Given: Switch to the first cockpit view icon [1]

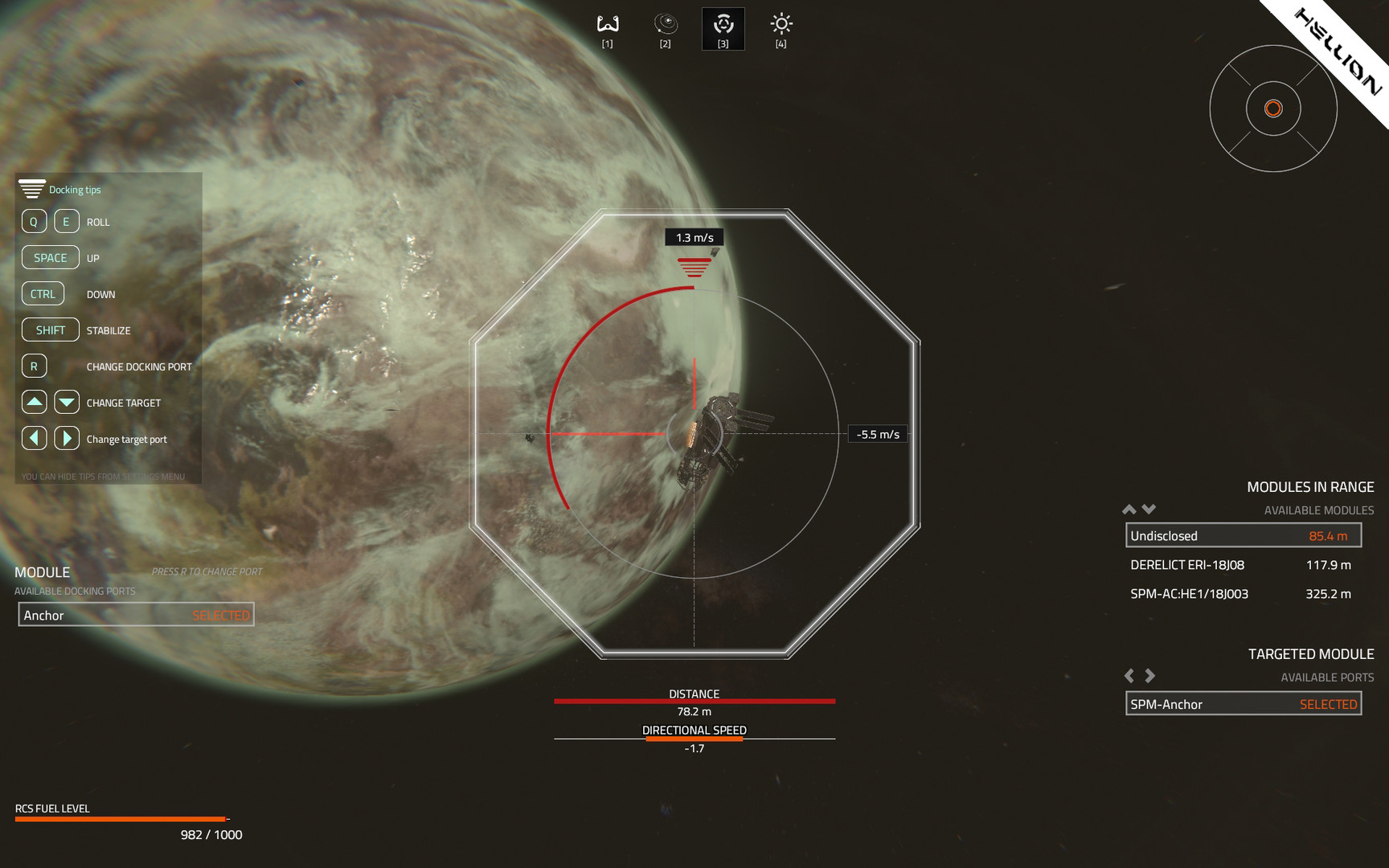Looking at the screenshot, I should [x=608, y=28].
